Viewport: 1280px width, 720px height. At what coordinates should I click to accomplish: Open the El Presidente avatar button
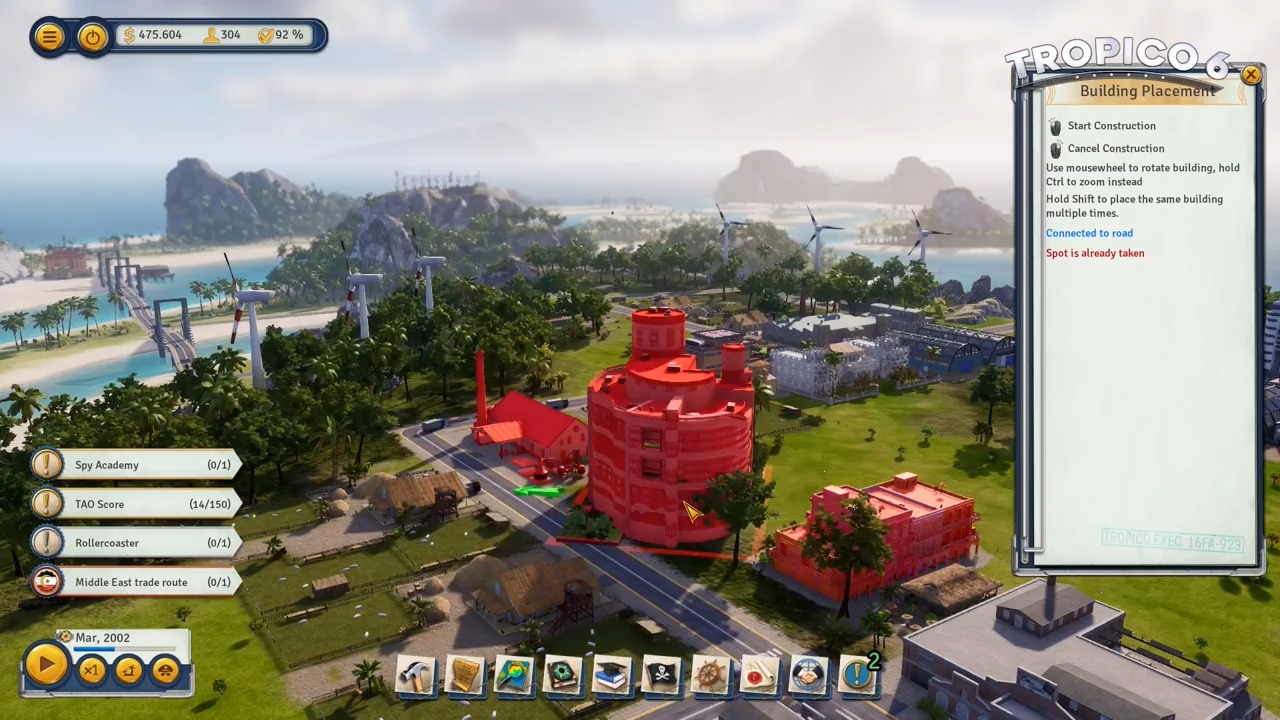[165, 671]
